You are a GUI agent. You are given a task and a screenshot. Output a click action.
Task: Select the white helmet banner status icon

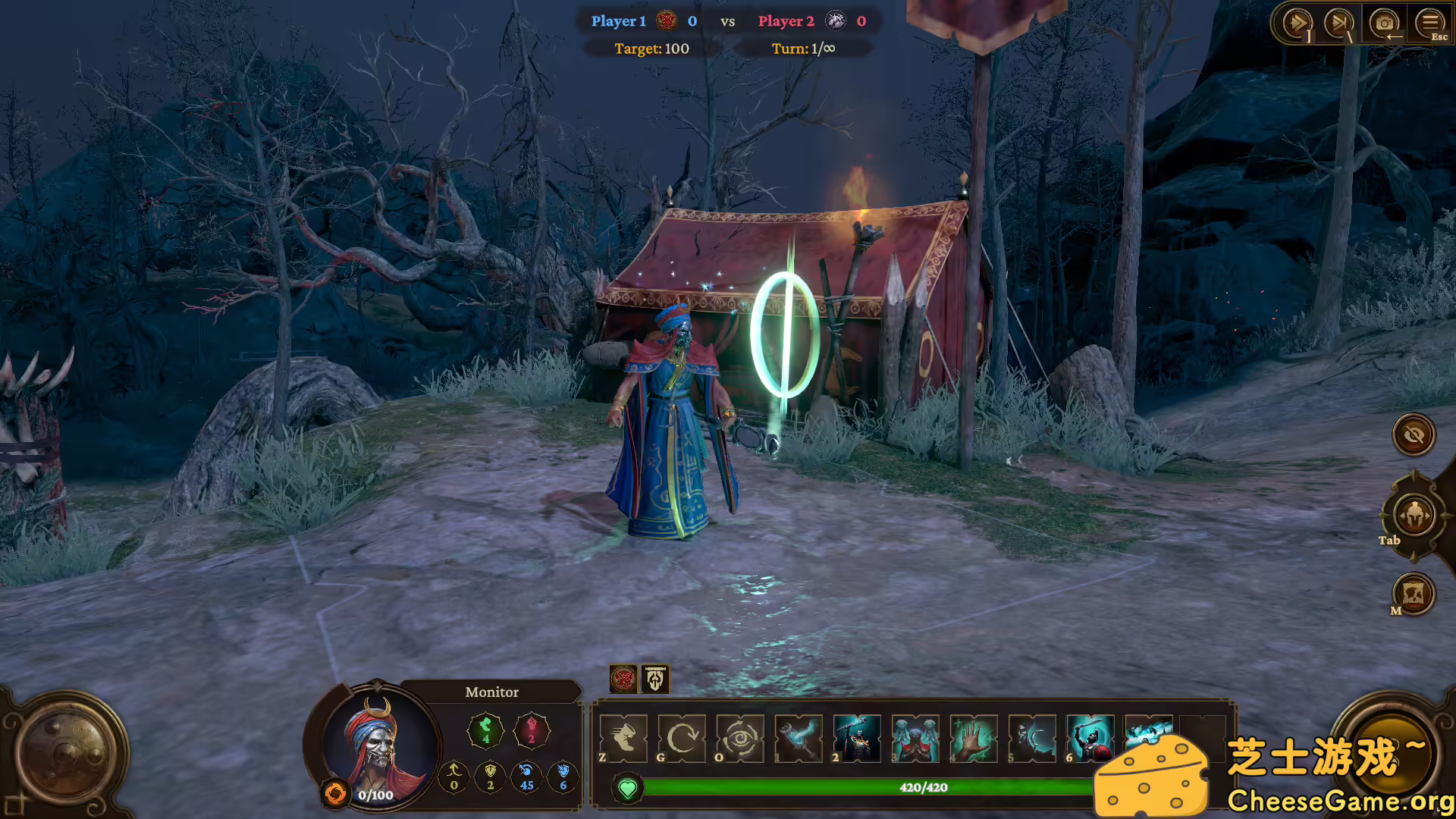[x=656, y=679]
